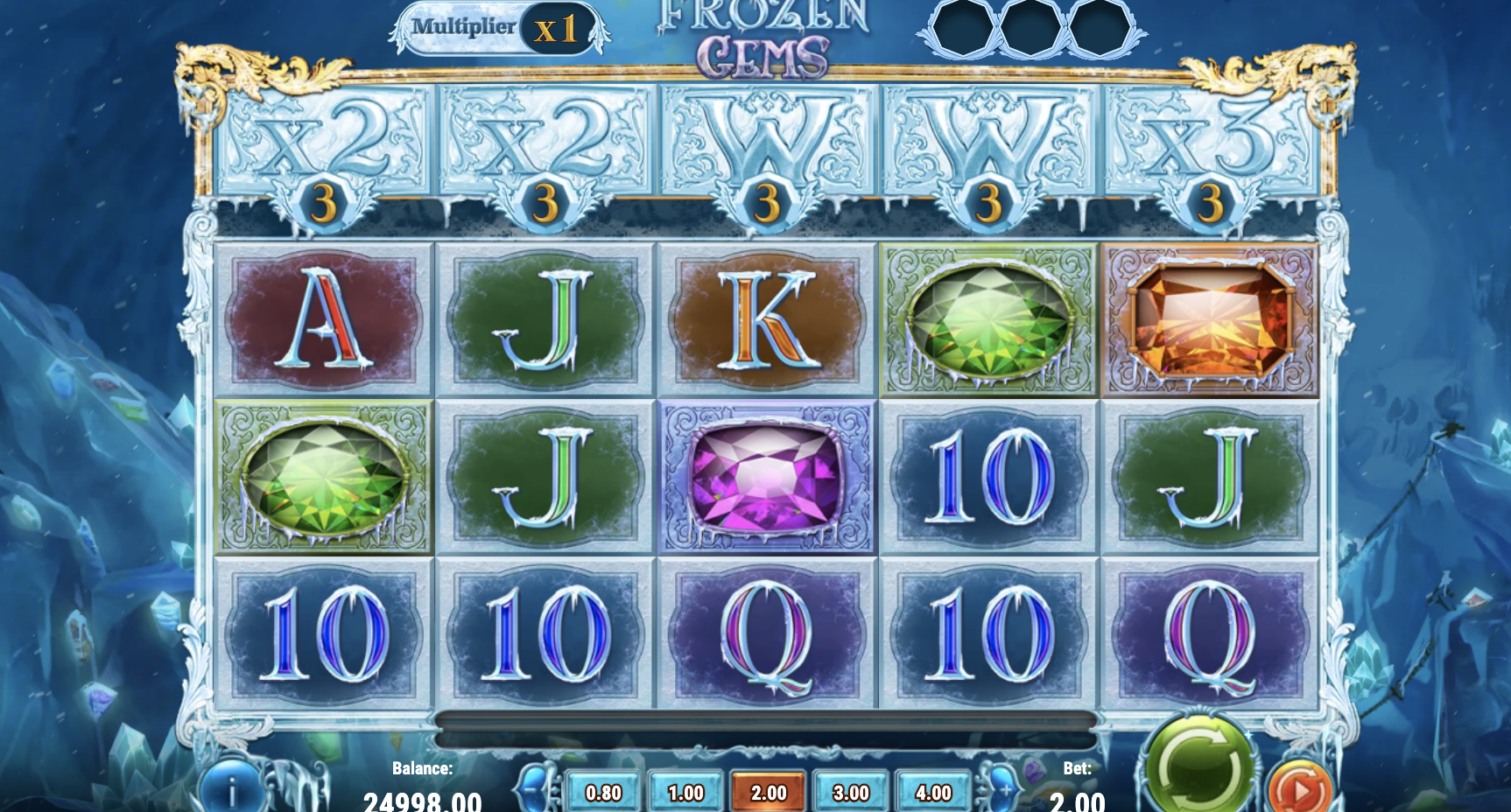1511x812 pixels.
Task: Select the 3.00 bet amount
Action: (850, 791)
